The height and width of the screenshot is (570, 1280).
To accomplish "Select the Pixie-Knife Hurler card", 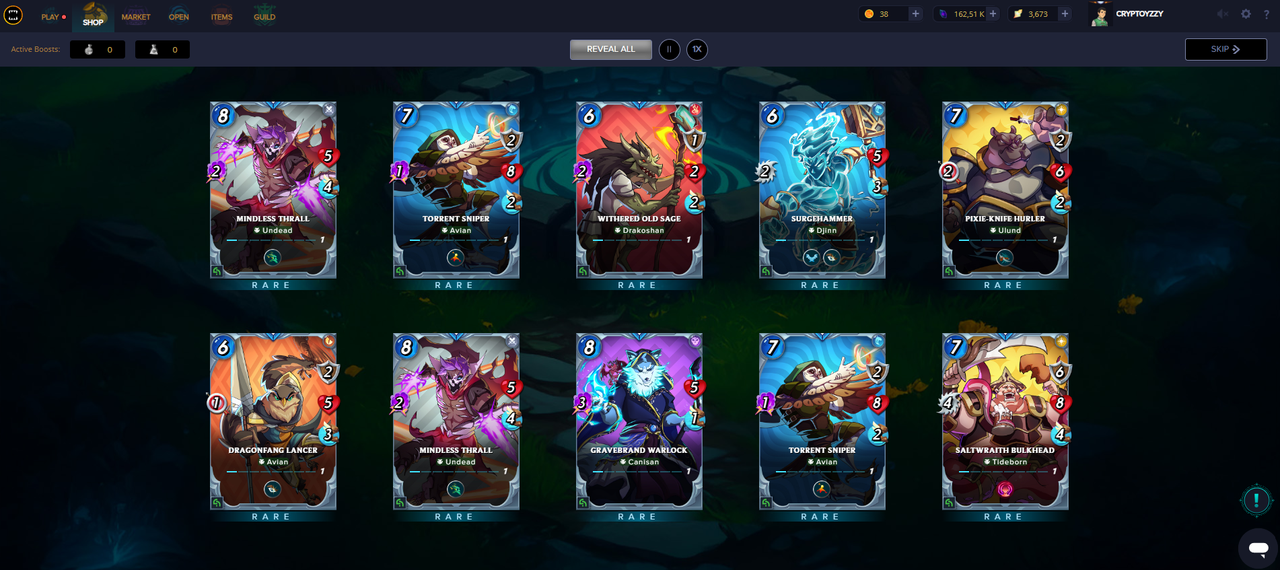I will point(1004,190).
